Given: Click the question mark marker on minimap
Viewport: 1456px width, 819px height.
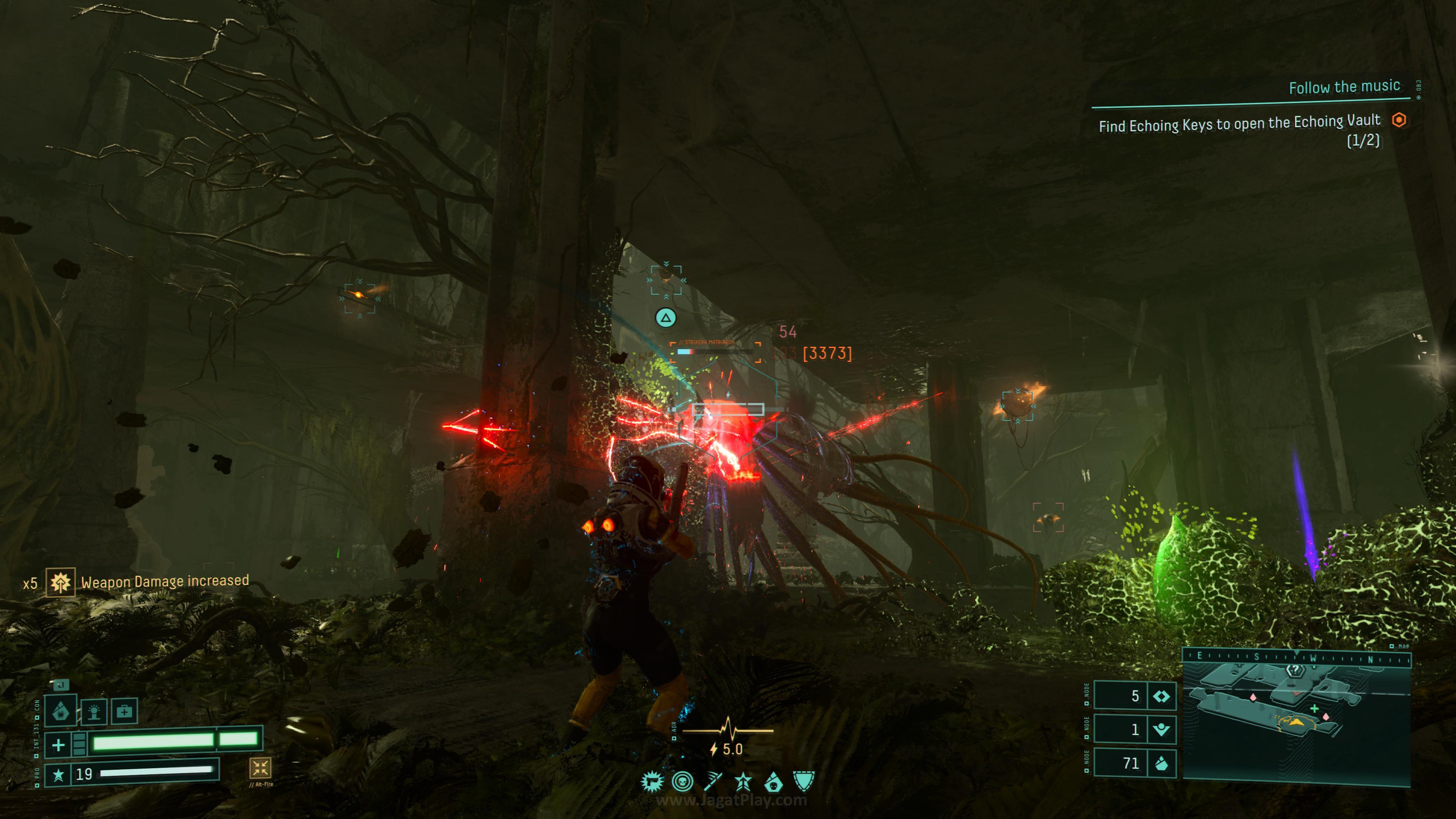Looking at the screenshot, I should click(1295, 670).
